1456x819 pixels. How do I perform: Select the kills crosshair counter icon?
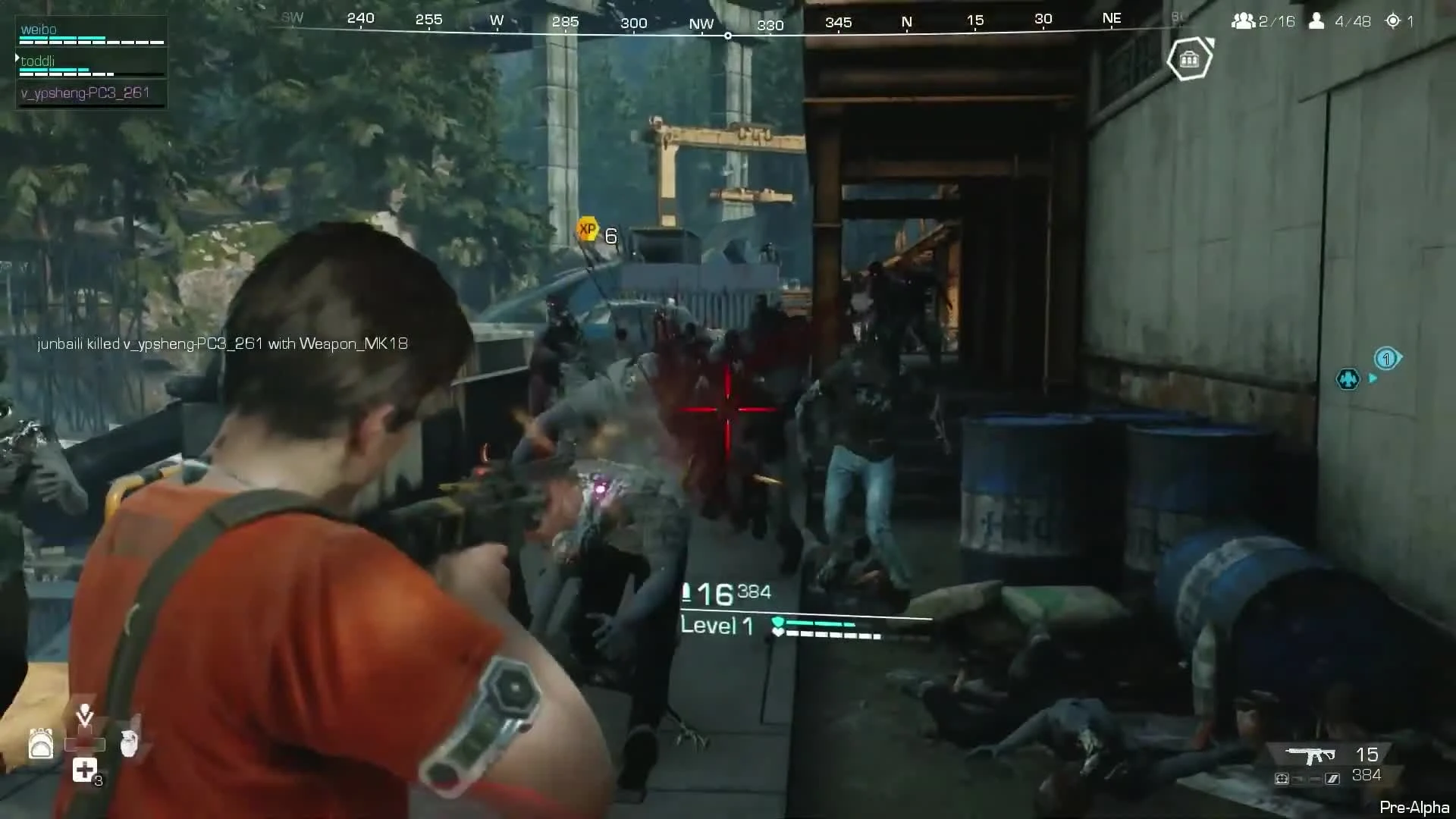(1398, 21)
